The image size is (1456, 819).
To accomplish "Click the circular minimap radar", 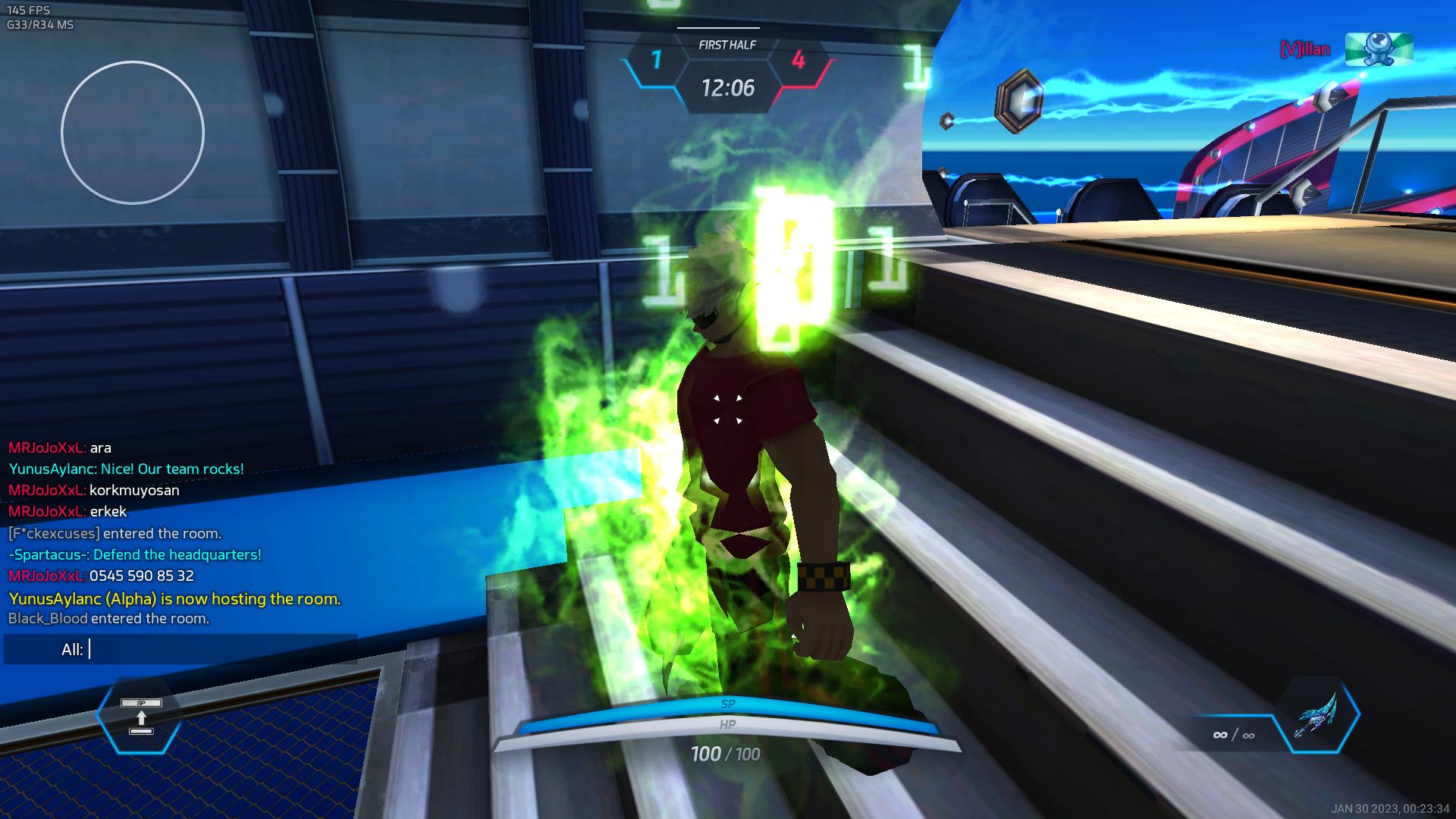I will (x=133, y=133).
